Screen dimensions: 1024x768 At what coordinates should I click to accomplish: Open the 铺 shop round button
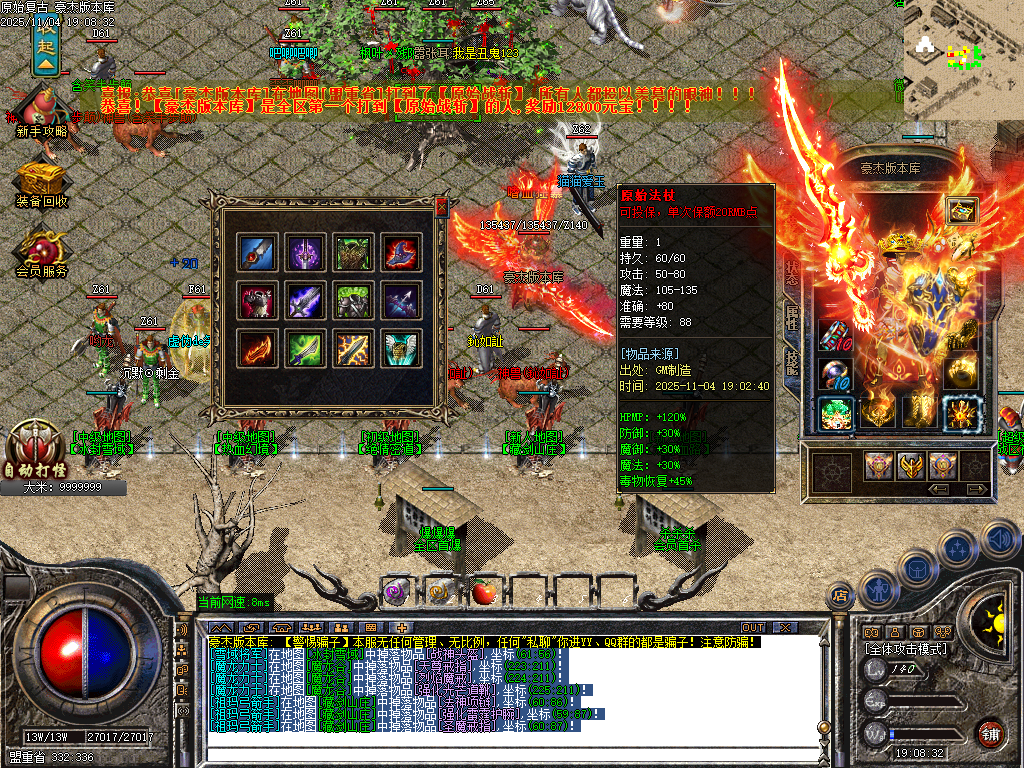pyautogui.click(x=991, y=733)
